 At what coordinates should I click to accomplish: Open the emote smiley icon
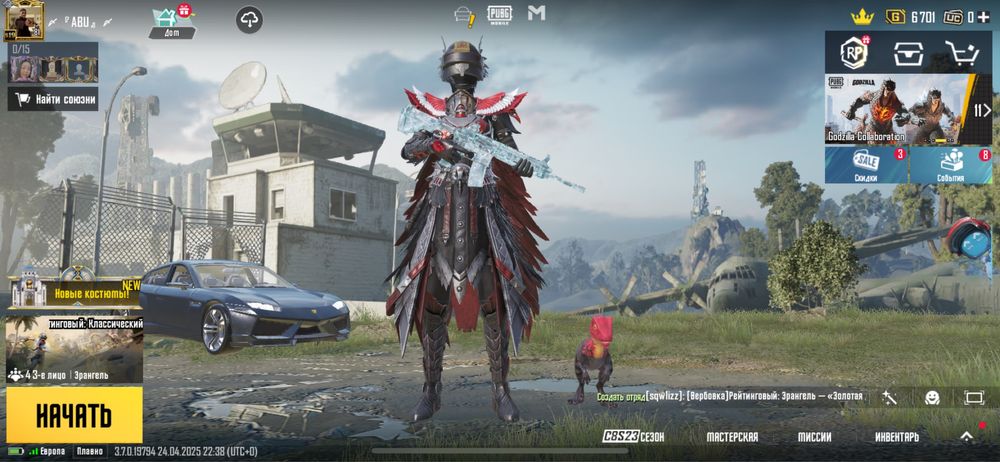click(932, 397)
